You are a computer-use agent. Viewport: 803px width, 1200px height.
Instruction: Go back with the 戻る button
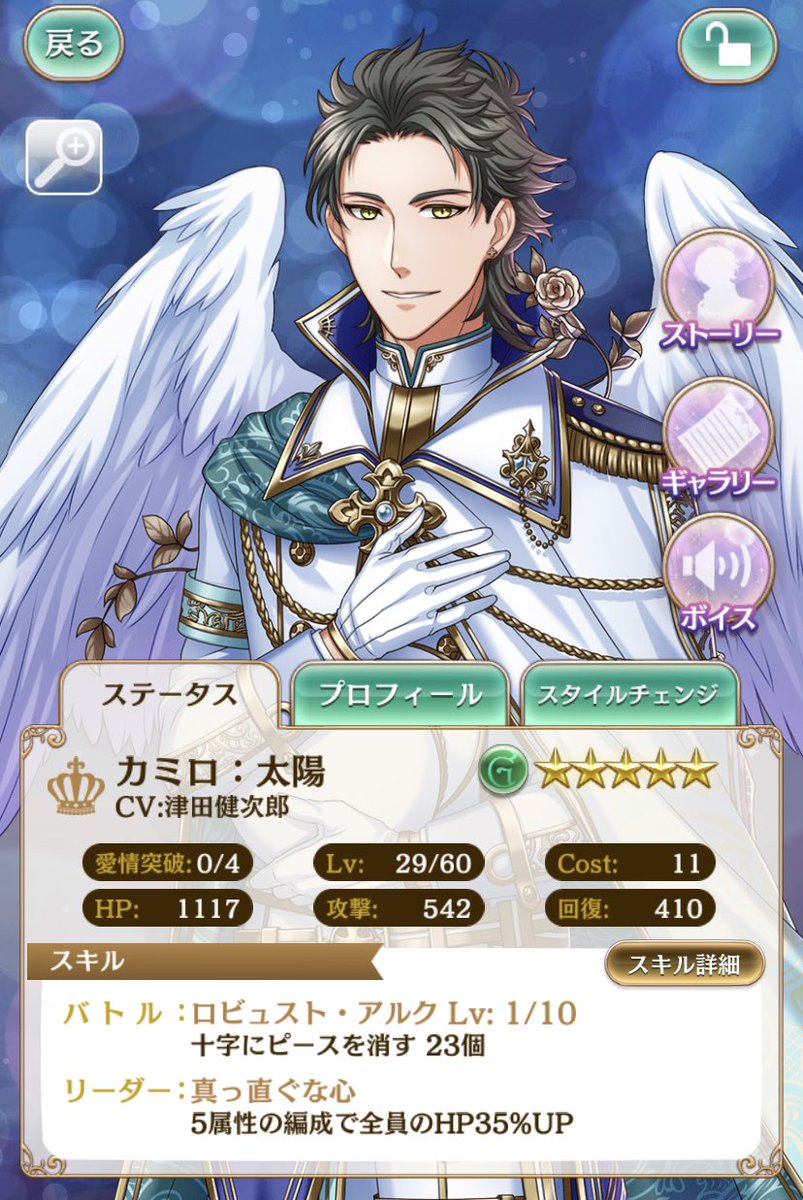(x=74, y=46)
